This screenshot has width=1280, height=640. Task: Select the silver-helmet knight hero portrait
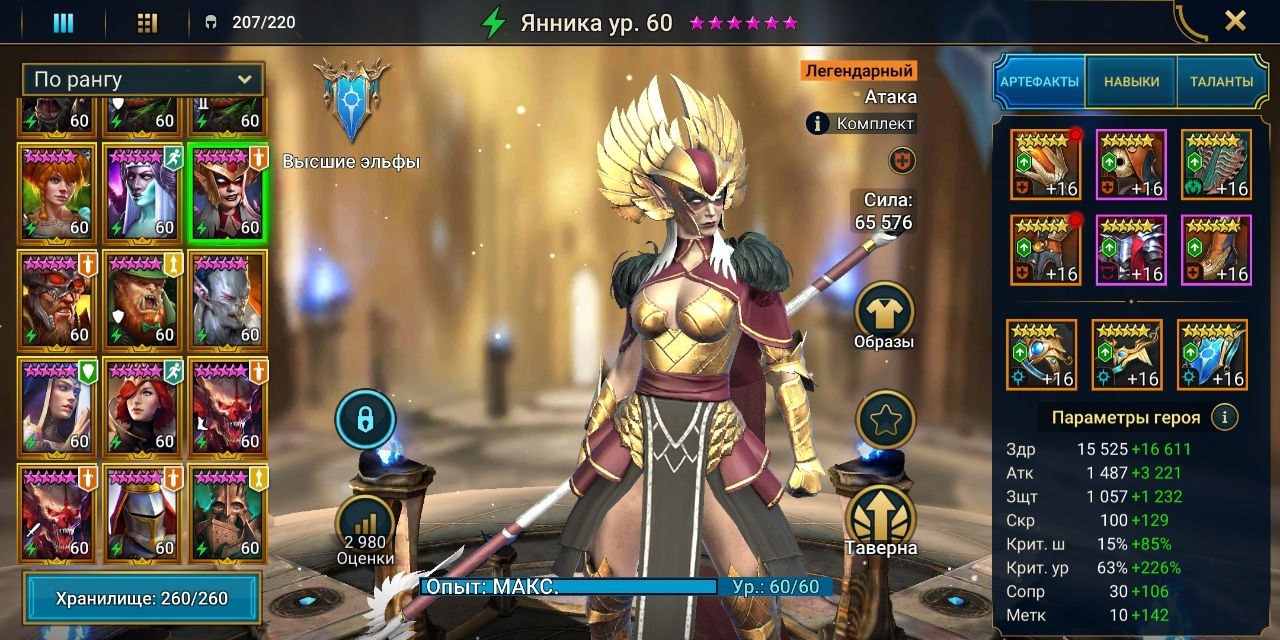click(143, 512)
